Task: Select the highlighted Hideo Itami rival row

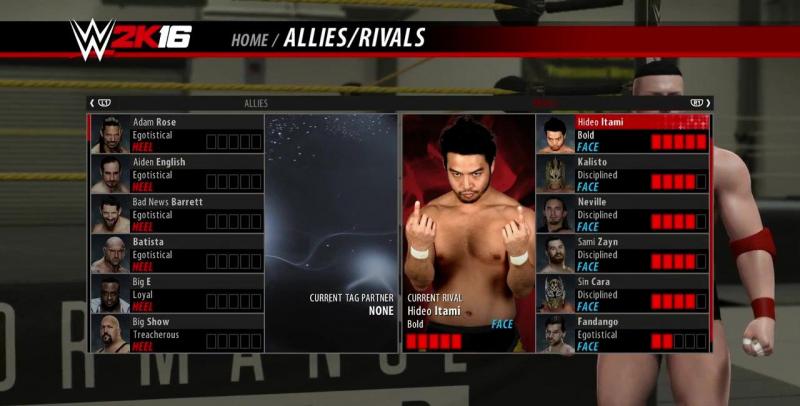Action: 622,134
